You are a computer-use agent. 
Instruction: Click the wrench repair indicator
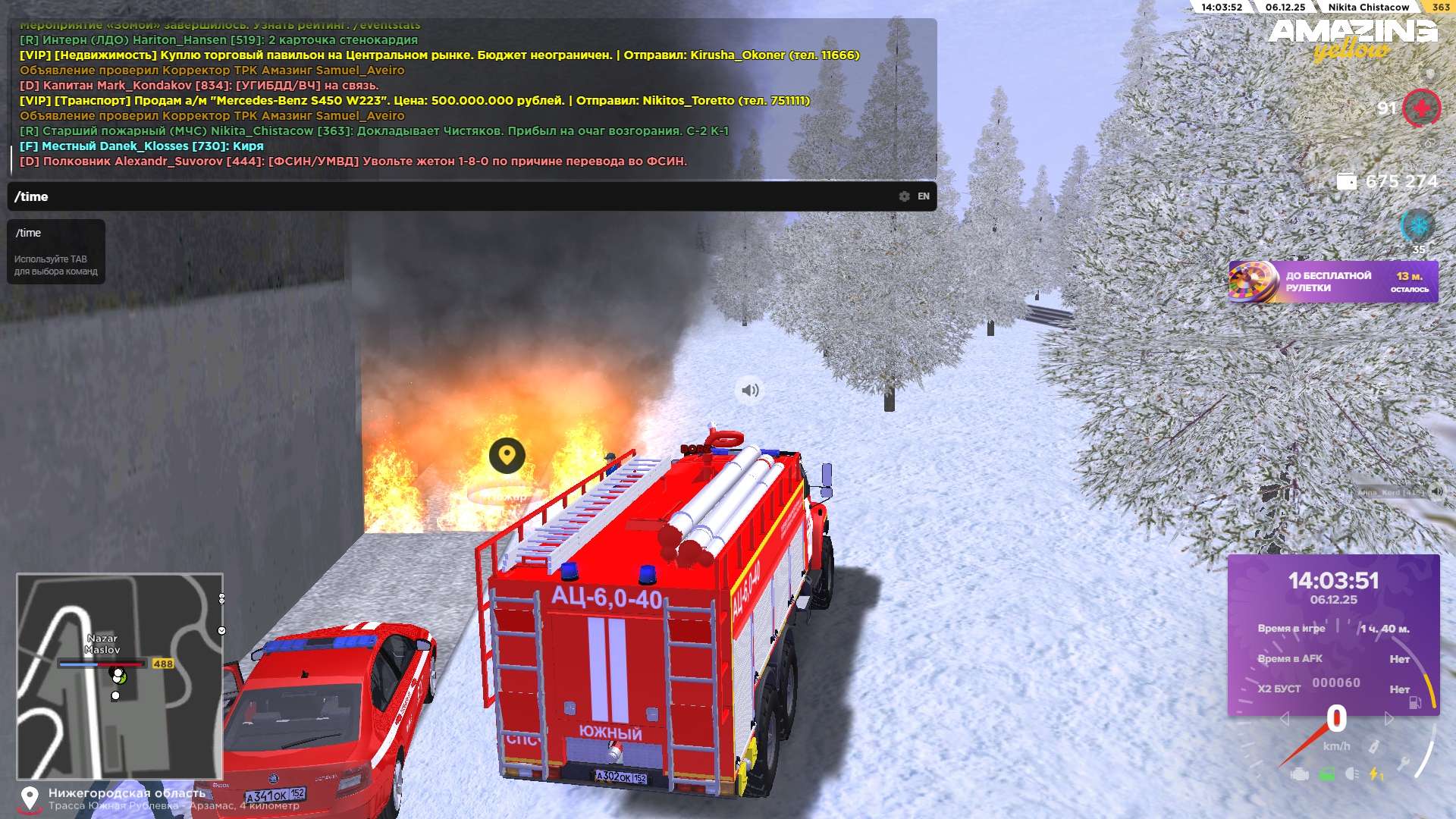[x=1404, y=764]
